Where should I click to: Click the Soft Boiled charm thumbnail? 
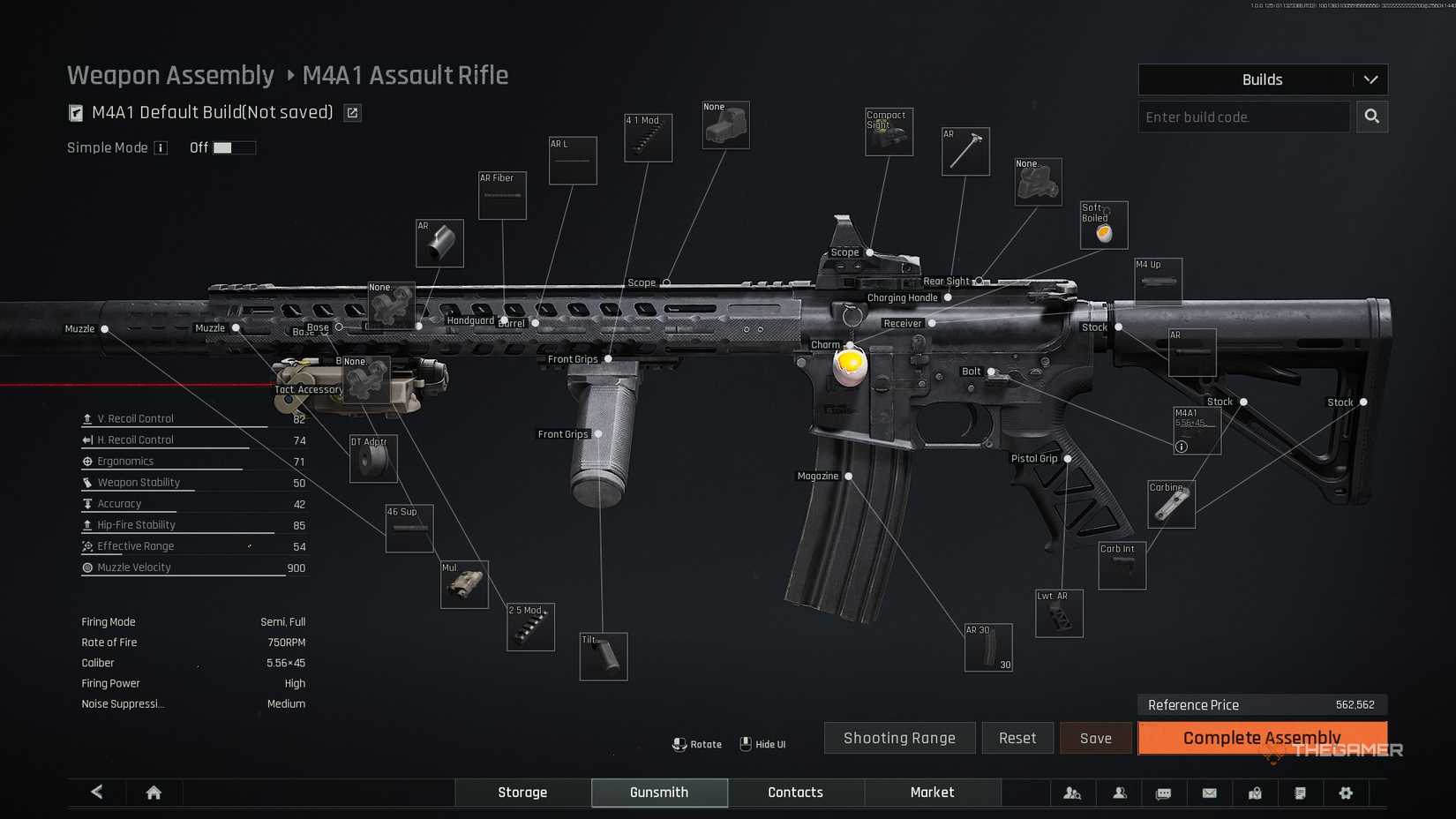(x=1103, y=225)
